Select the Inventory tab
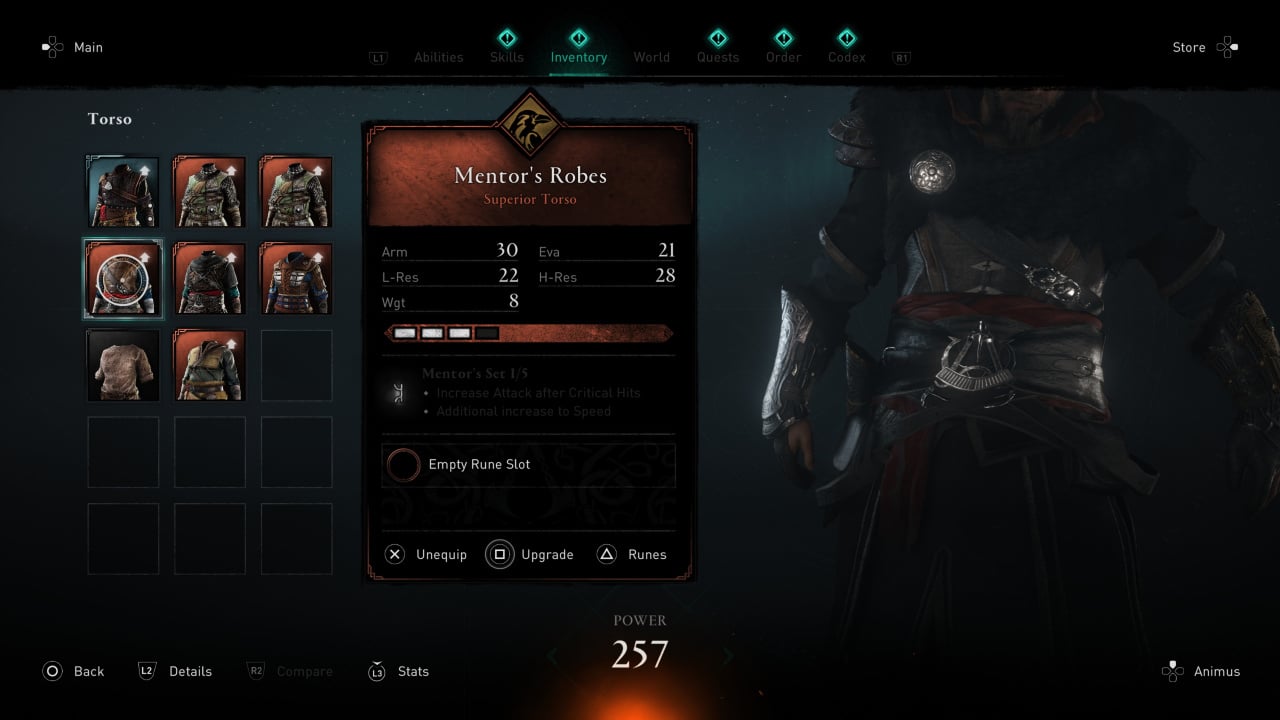This screenshot has height=720, width=1280. tap(579, 57)
